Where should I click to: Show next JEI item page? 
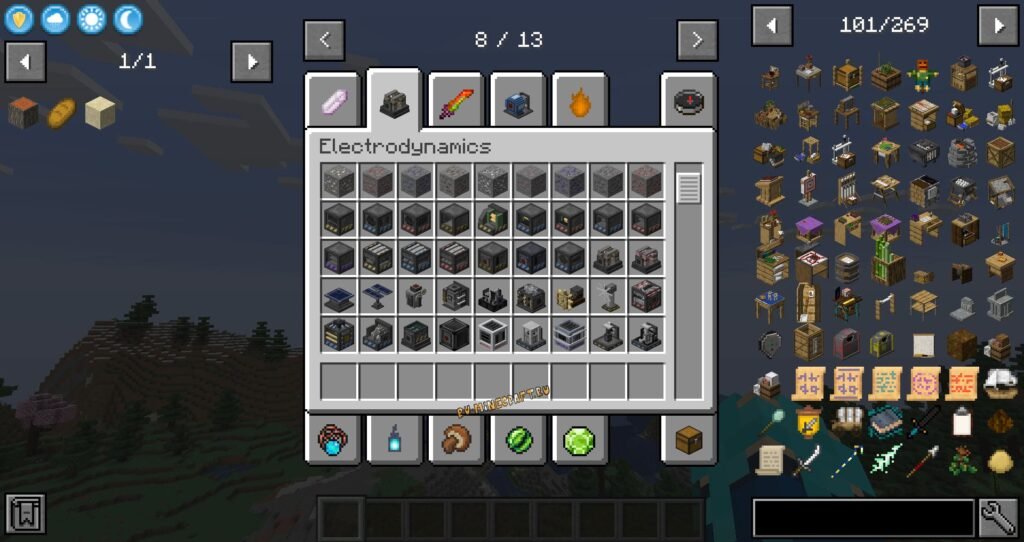(x=998, y=26)
